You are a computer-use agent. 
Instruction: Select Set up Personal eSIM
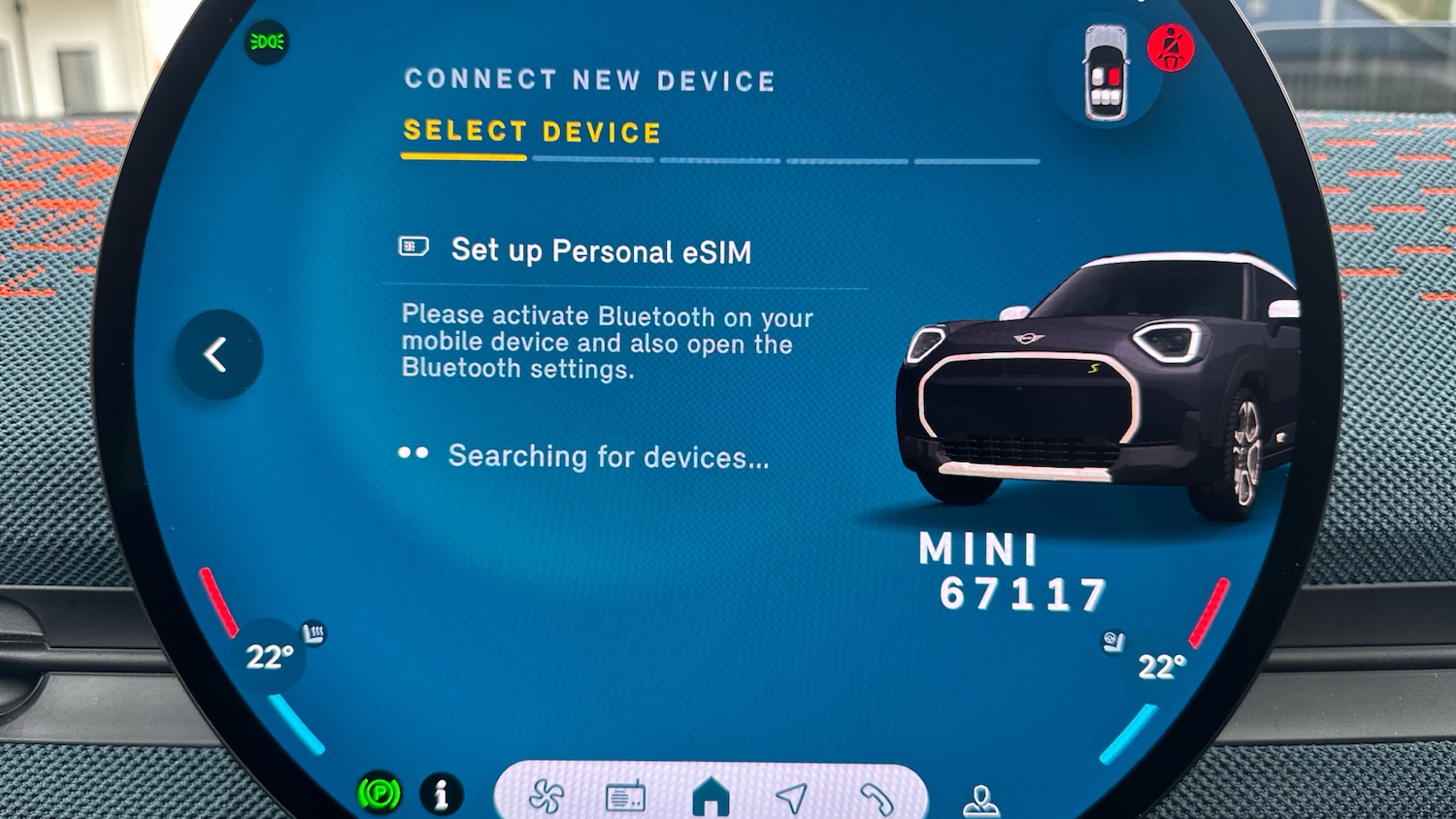[600, 251]
